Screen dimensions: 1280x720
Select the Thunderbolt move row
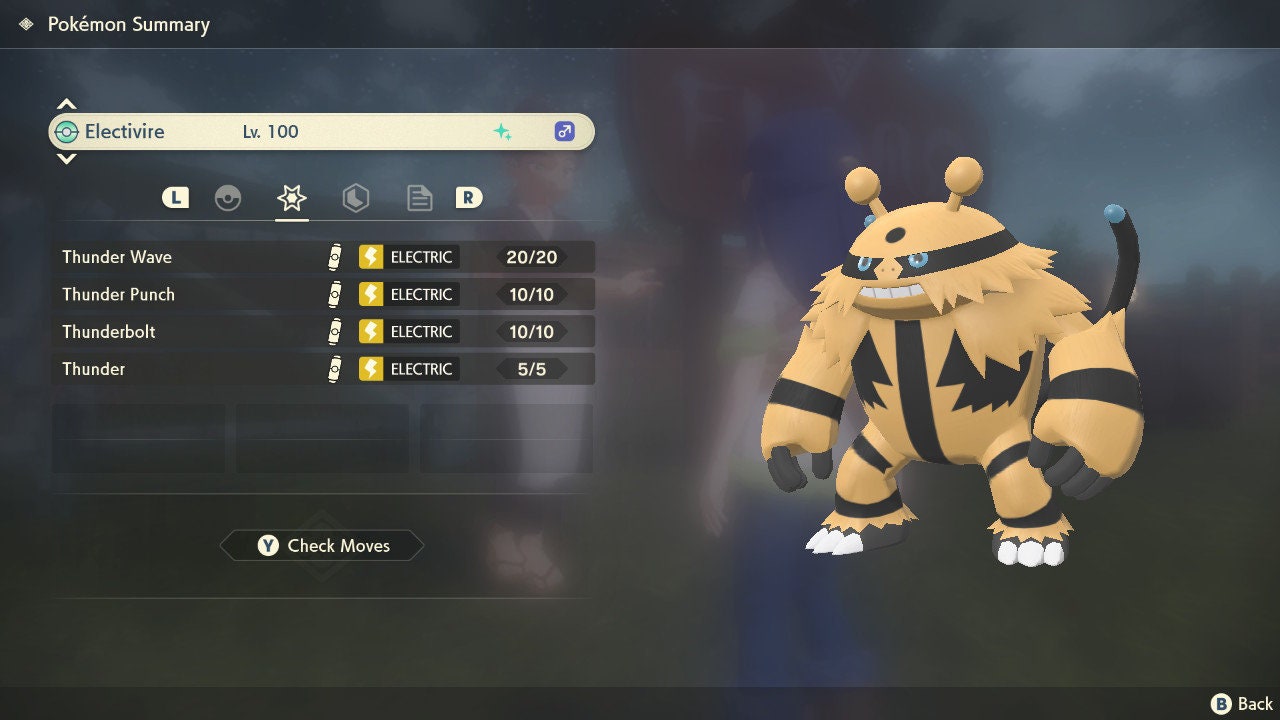pos(322,332)
